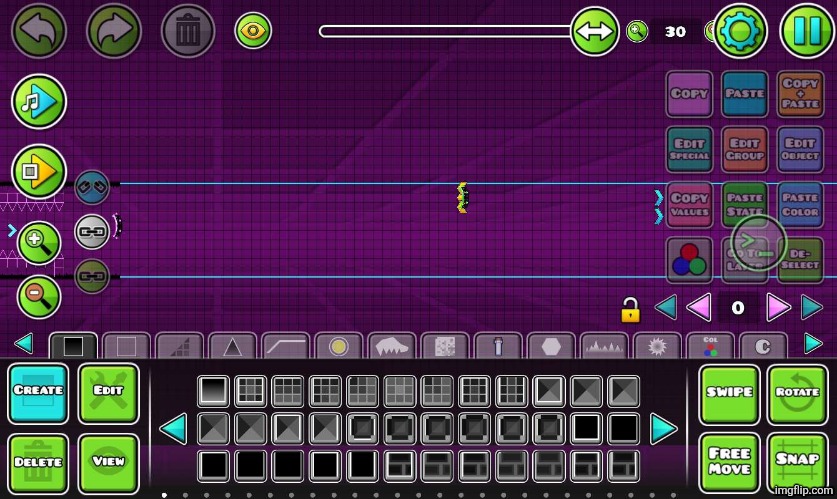This screenshot has height=499, width=837.
Task: Play the level music preview
Action: (x=39, y=101)
